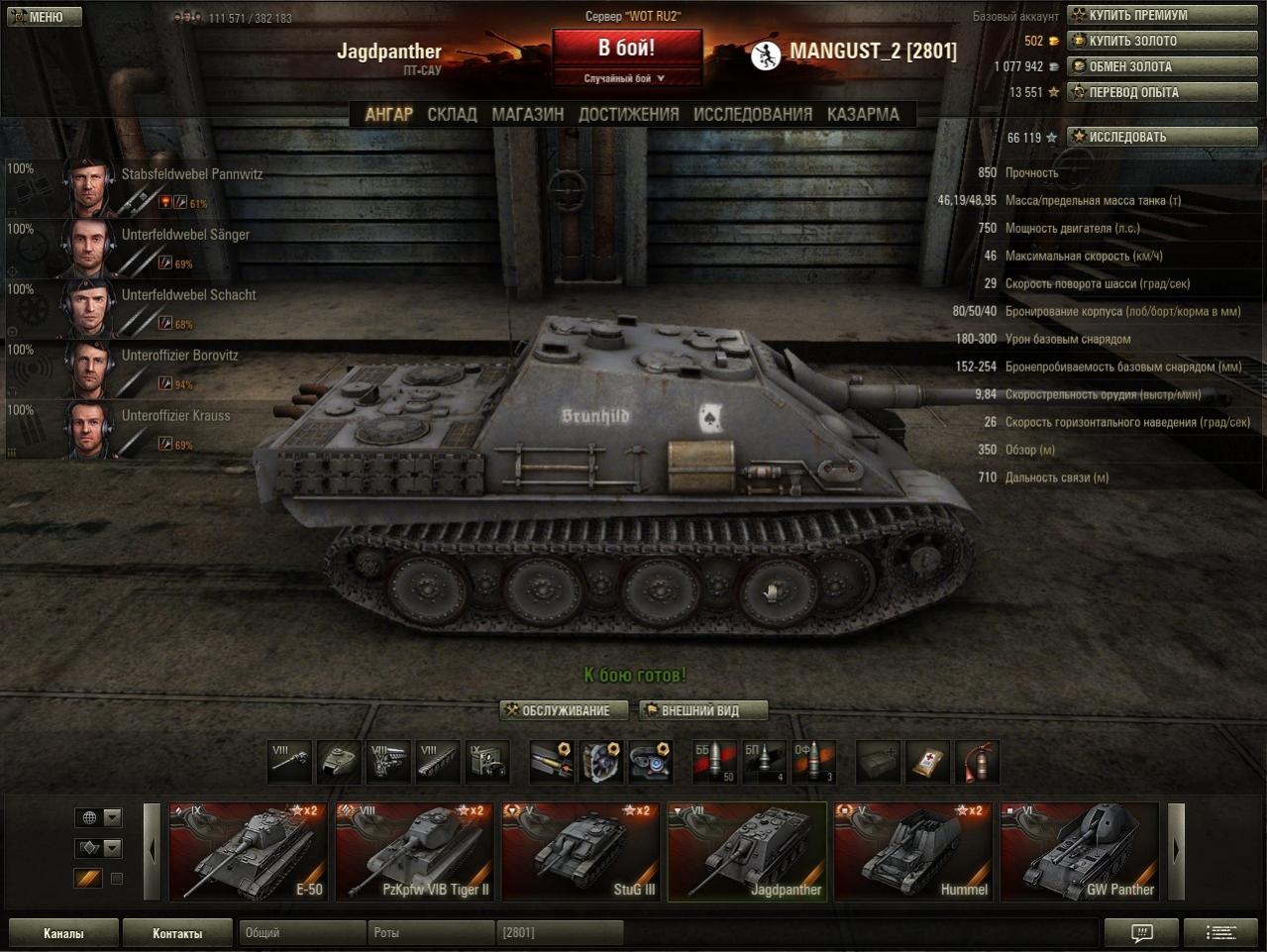Show the ИССЛЕДОВАНИЯ tab
The image size is (1267, 952).
point(752,114)
